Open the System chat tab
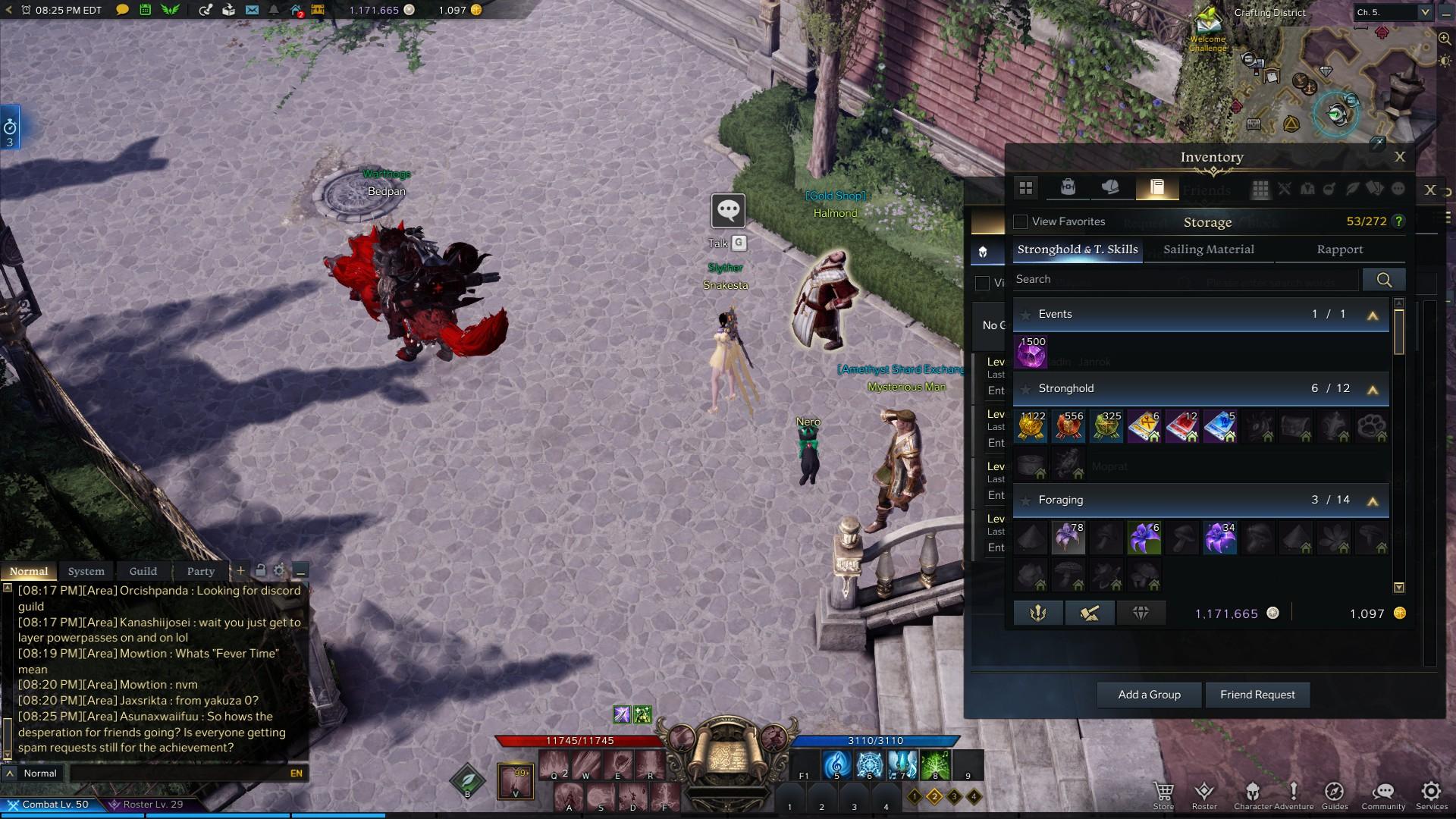Screen dimensions: 1456x819 [x=86, y=571]
